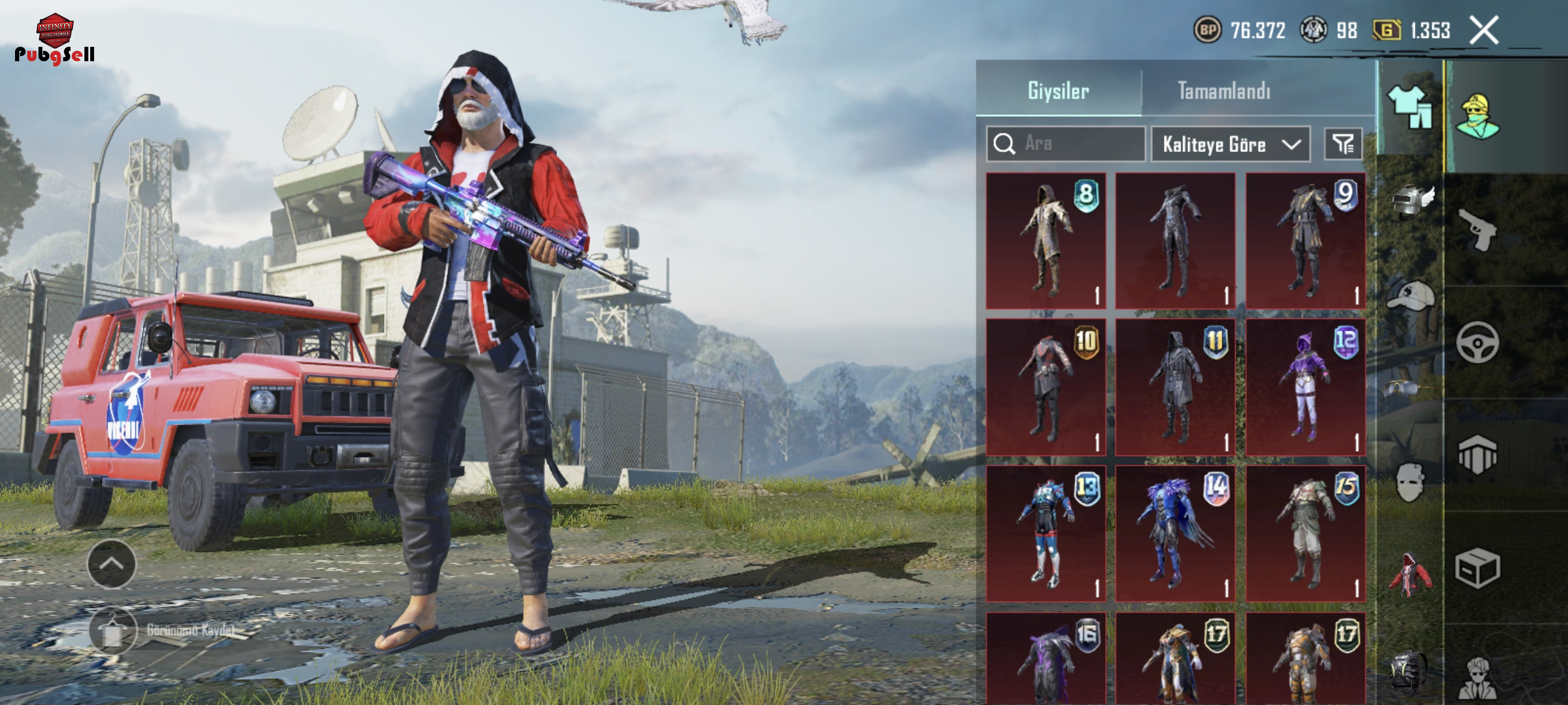1568x705 pixels.
Task: Open the Kaliteye Göre sort dropdown
Action: pyautogui.click(x=1230, y=144)
